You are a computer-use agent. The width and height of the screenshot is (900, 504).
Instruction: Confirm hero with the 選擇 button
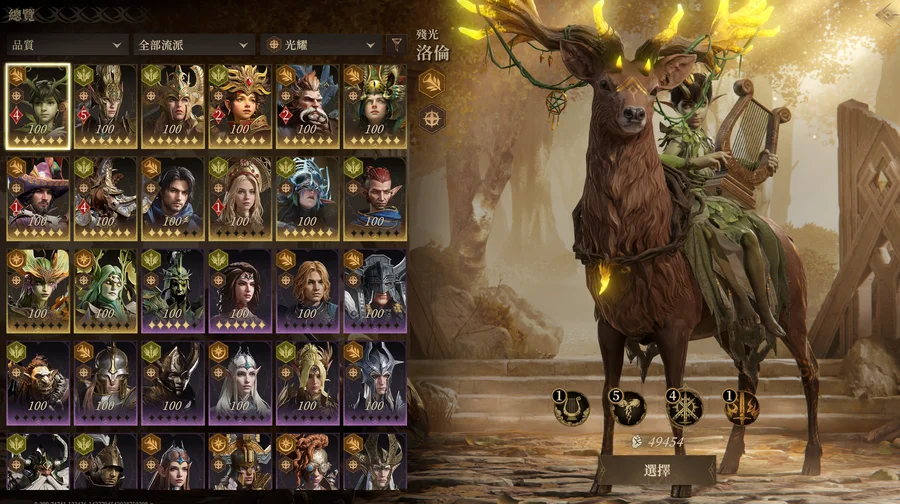click(x=656, y=469)
